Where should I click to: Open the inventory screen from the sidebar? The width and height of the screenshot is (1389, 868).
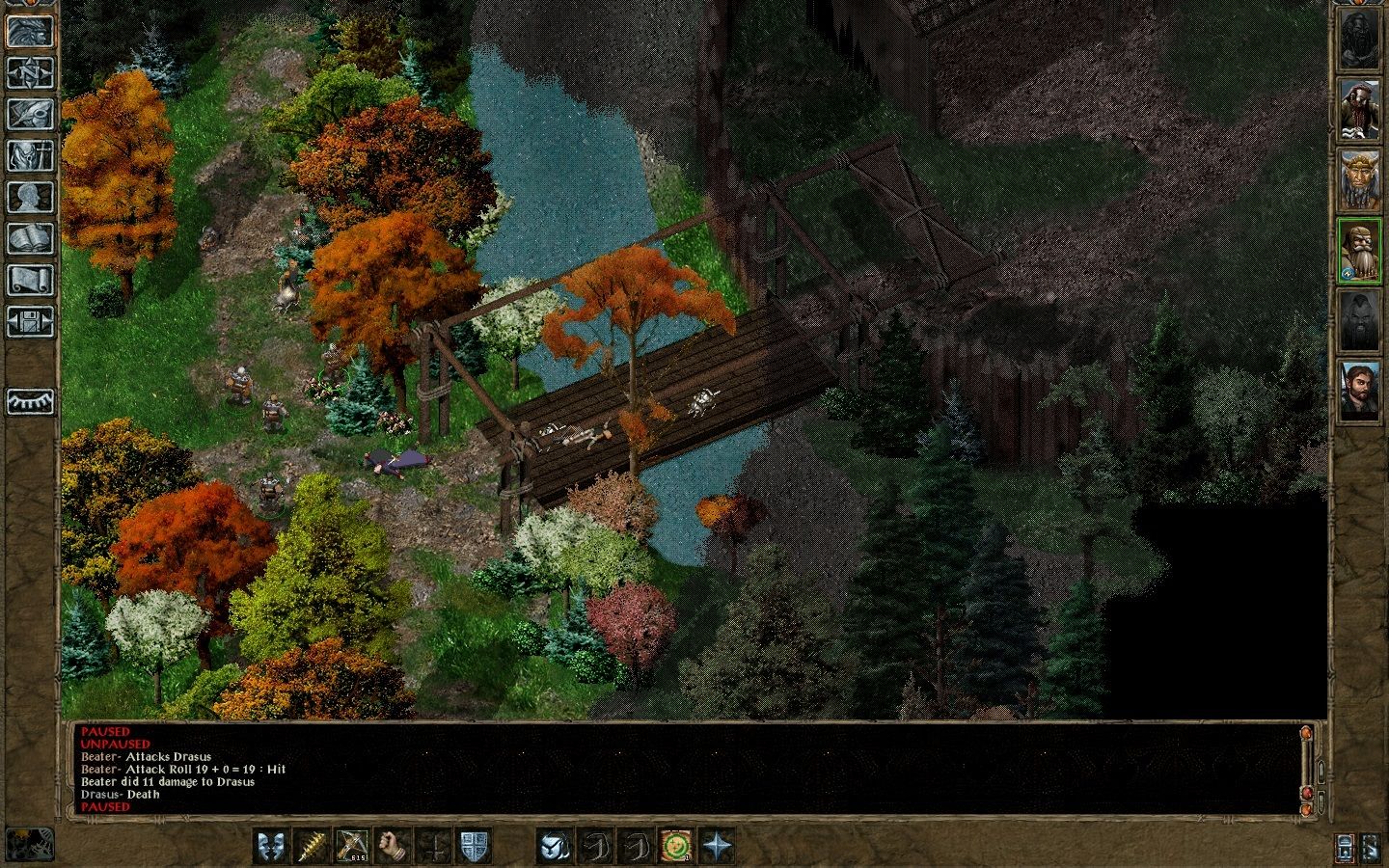coord(29,155)
